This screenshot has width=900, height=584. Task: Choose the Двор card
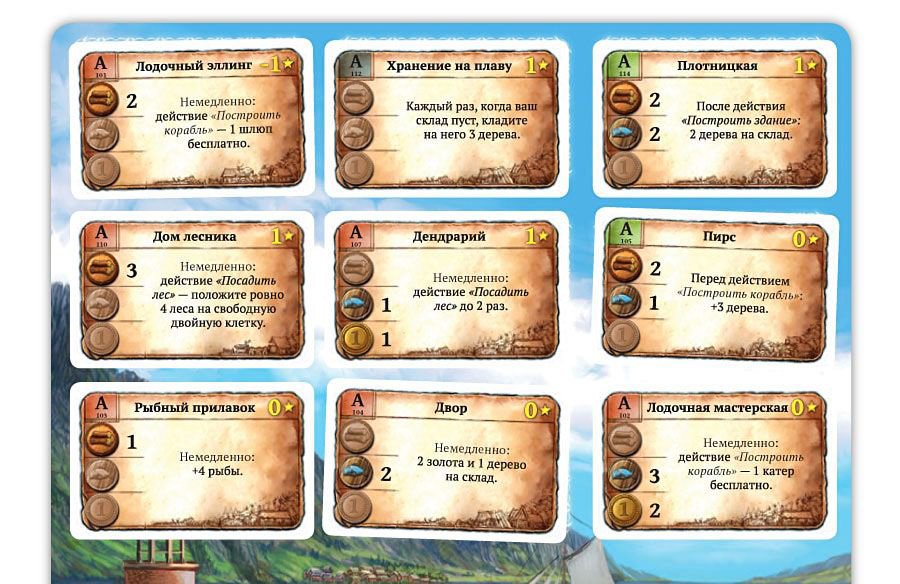click(x=445, y=460)
